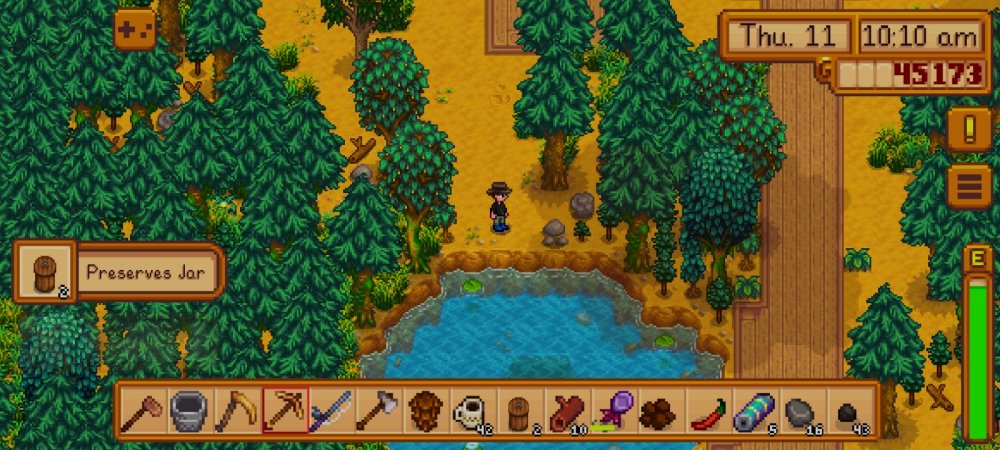
Task: Select the Preserves Jar toolbar slot
Action: (519, 410)
